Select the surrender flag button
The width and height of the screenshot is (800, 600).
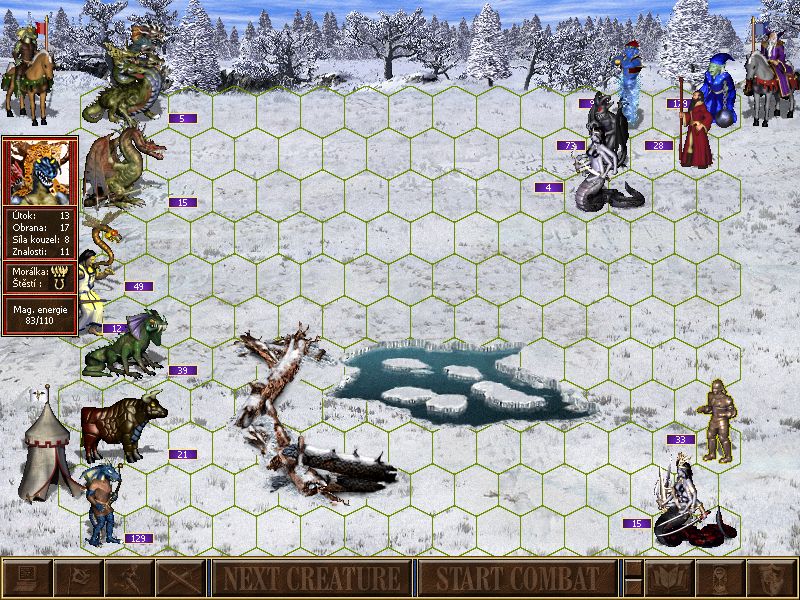coord(78,578)
